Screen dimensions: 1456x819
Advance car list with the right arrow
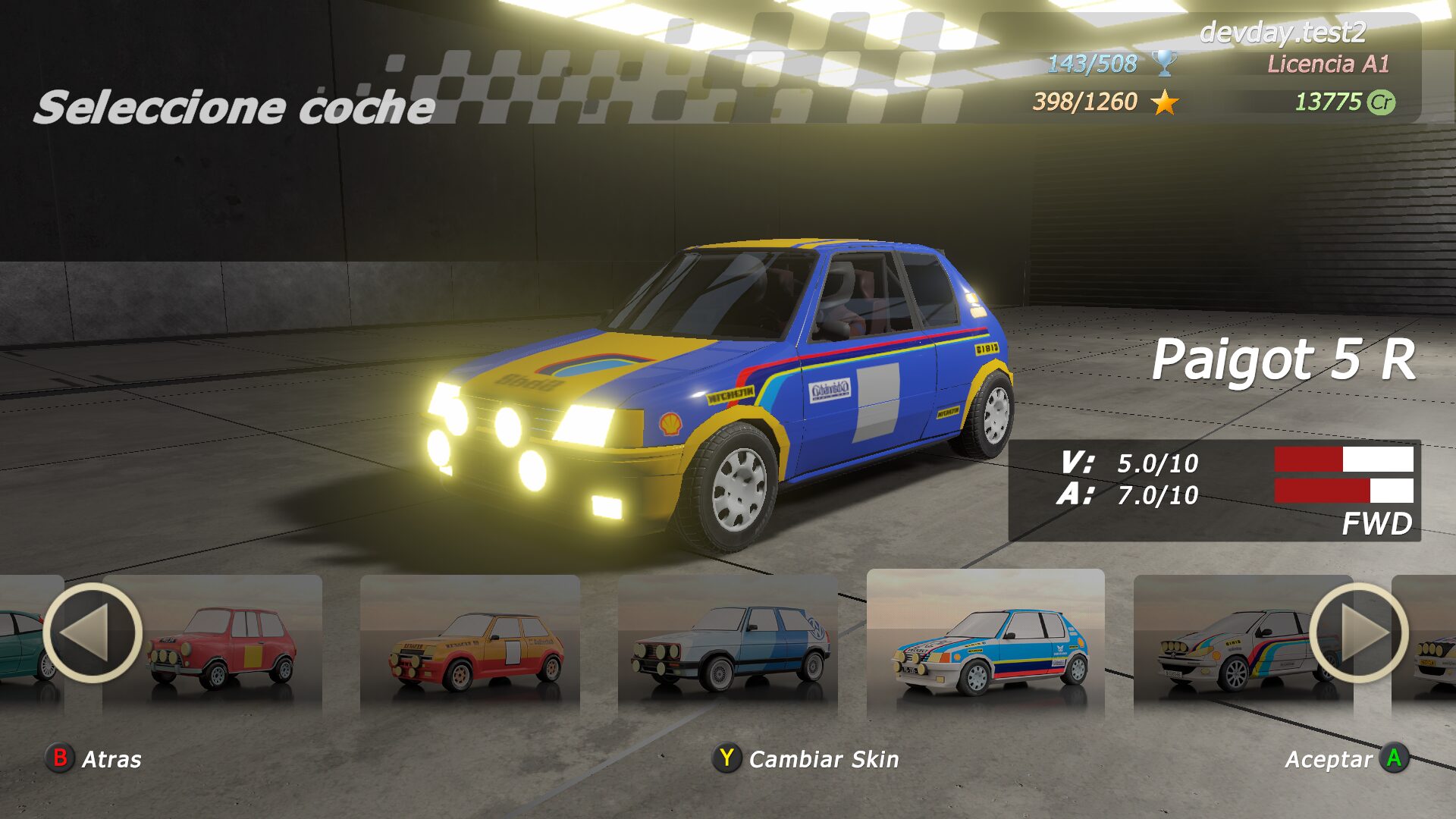click(1358, 633)
